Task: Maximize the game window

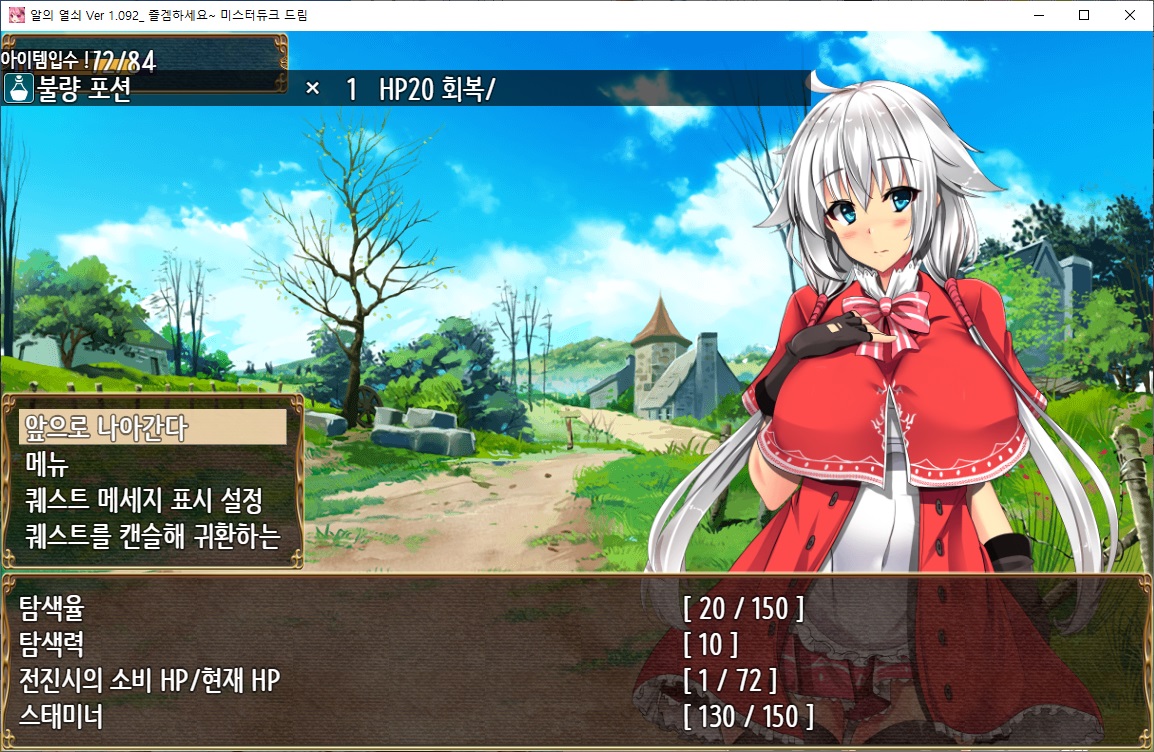Action: (x=1084, y=15)
